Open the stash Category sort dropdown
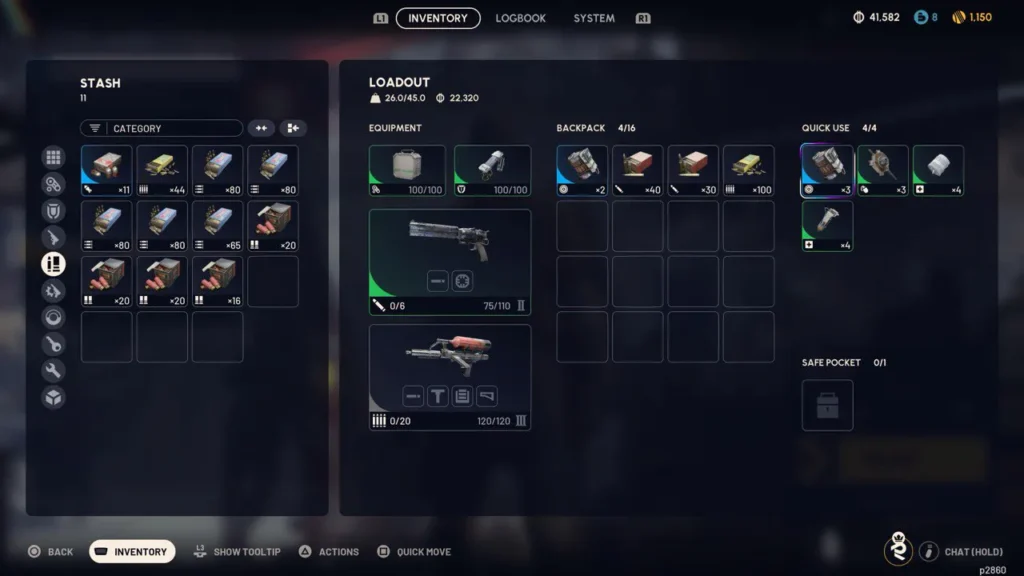The width and height of the screenshot is (1024, 576). click(x=162, y=128)
